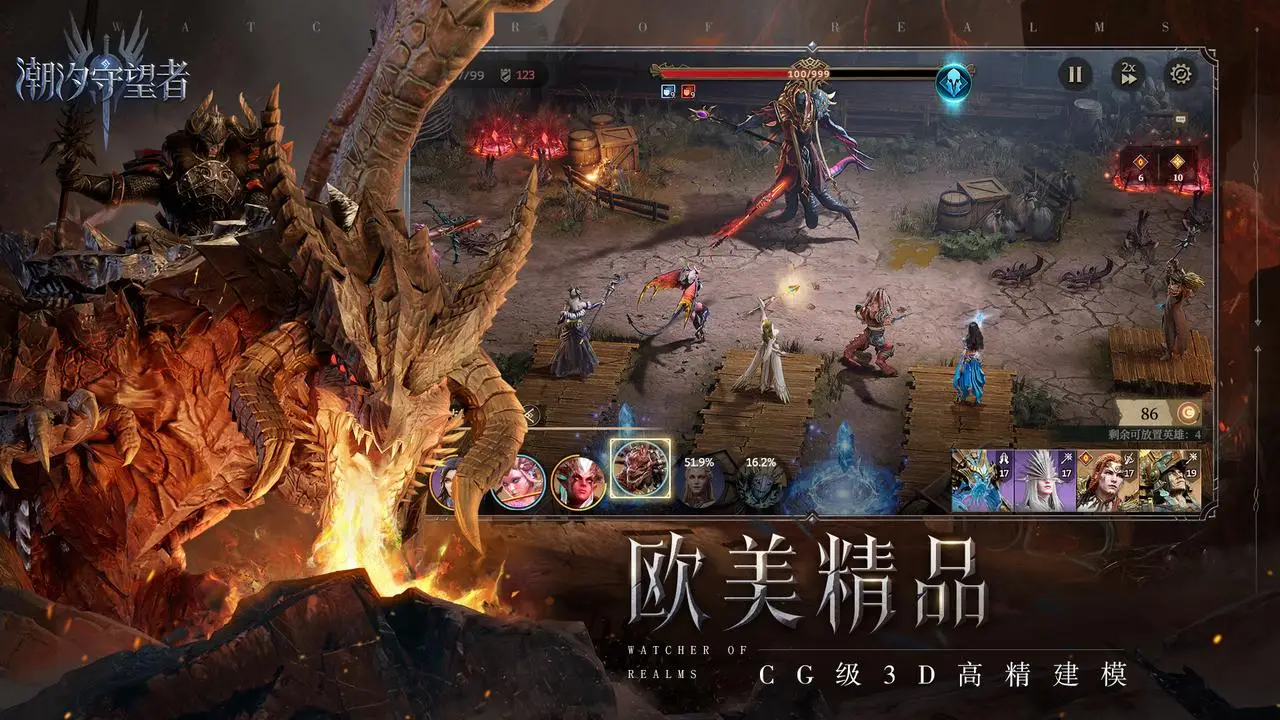Tap the glowing blue helmet orb

pyautogui.click(x=953, y=83)
